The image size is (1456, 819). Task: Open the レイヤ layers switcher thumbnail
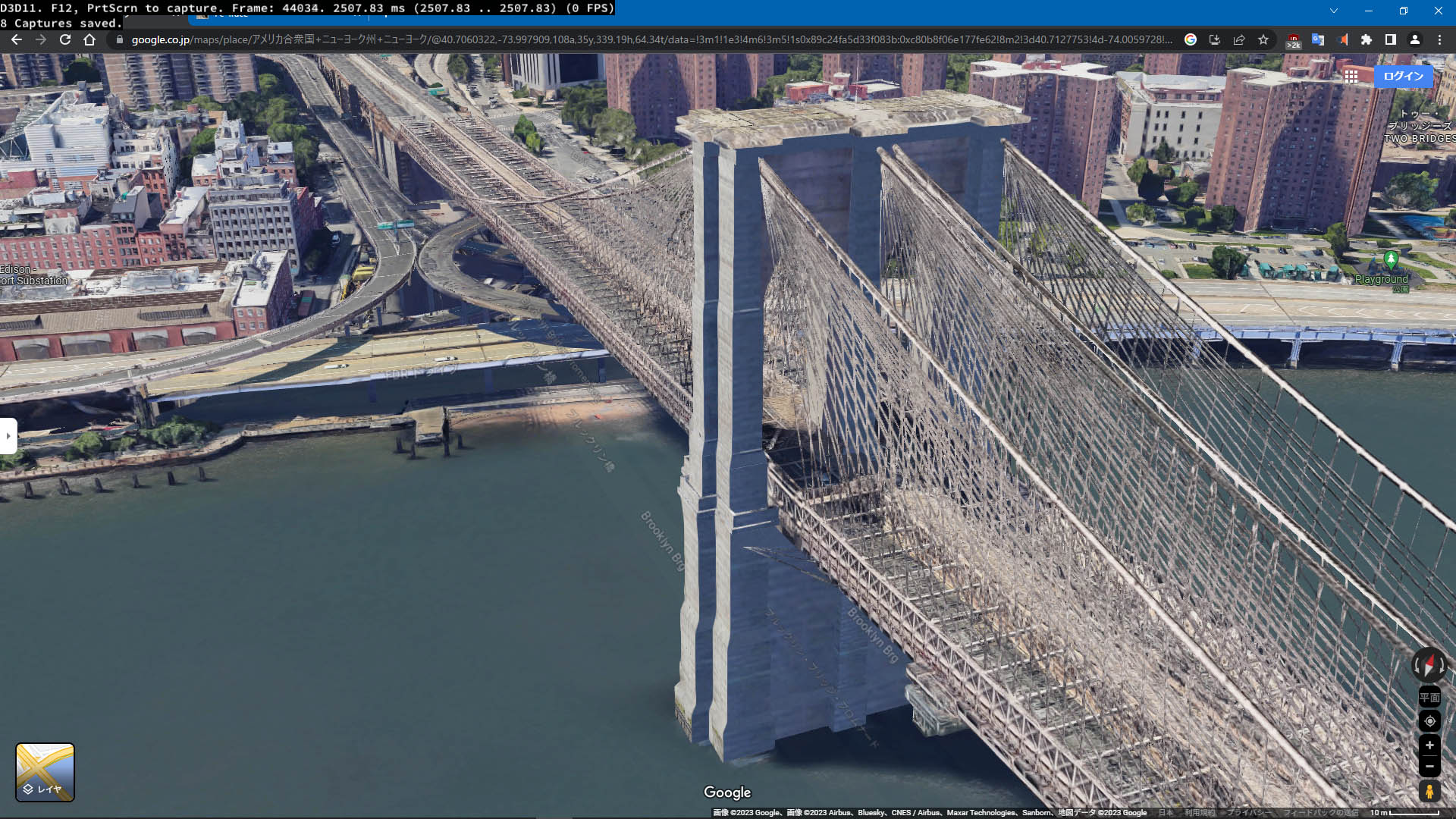click(44, 772)
